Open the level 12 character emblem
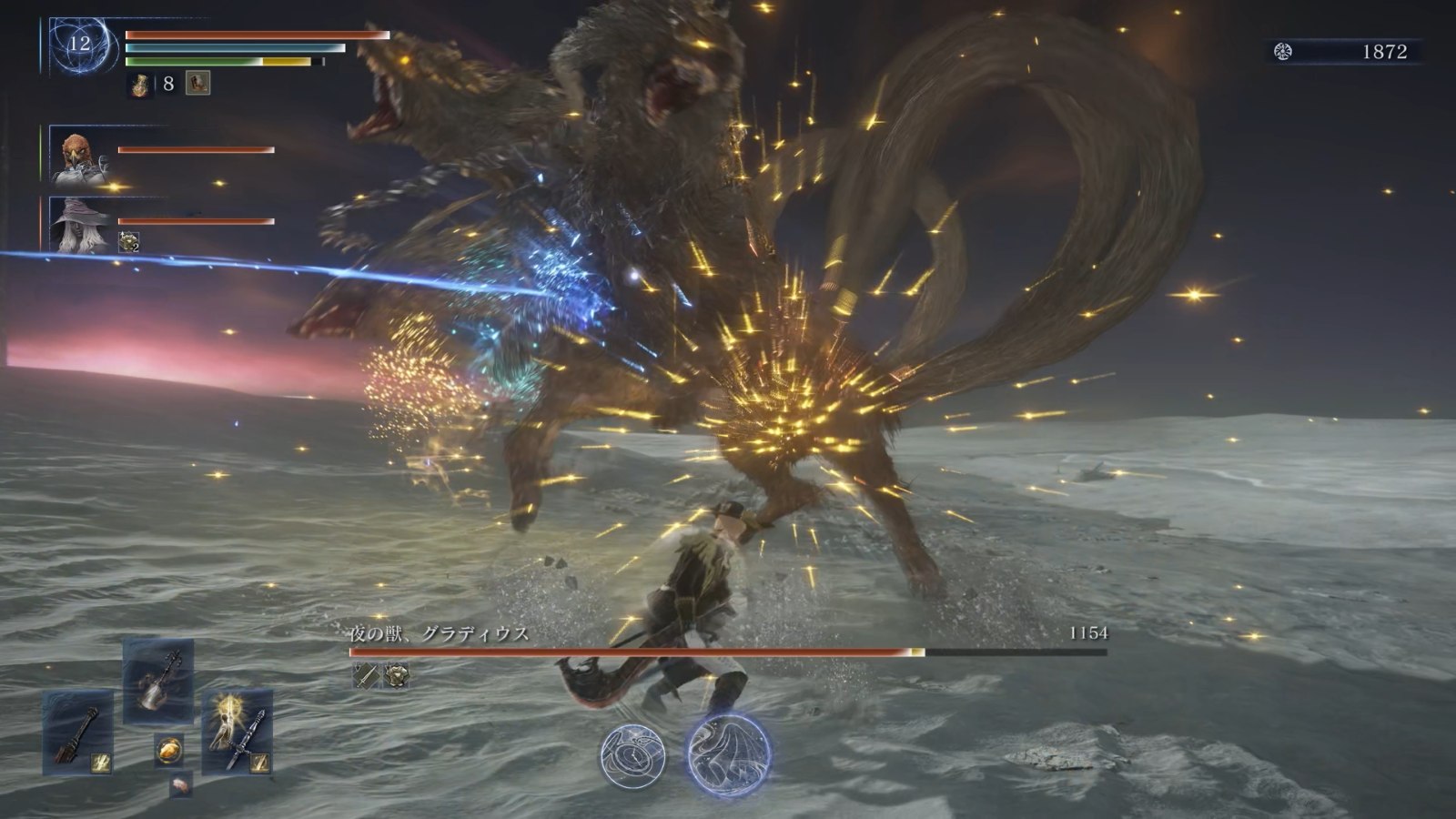The width and height of the screenshot is (1456, 819). point(81,45)
